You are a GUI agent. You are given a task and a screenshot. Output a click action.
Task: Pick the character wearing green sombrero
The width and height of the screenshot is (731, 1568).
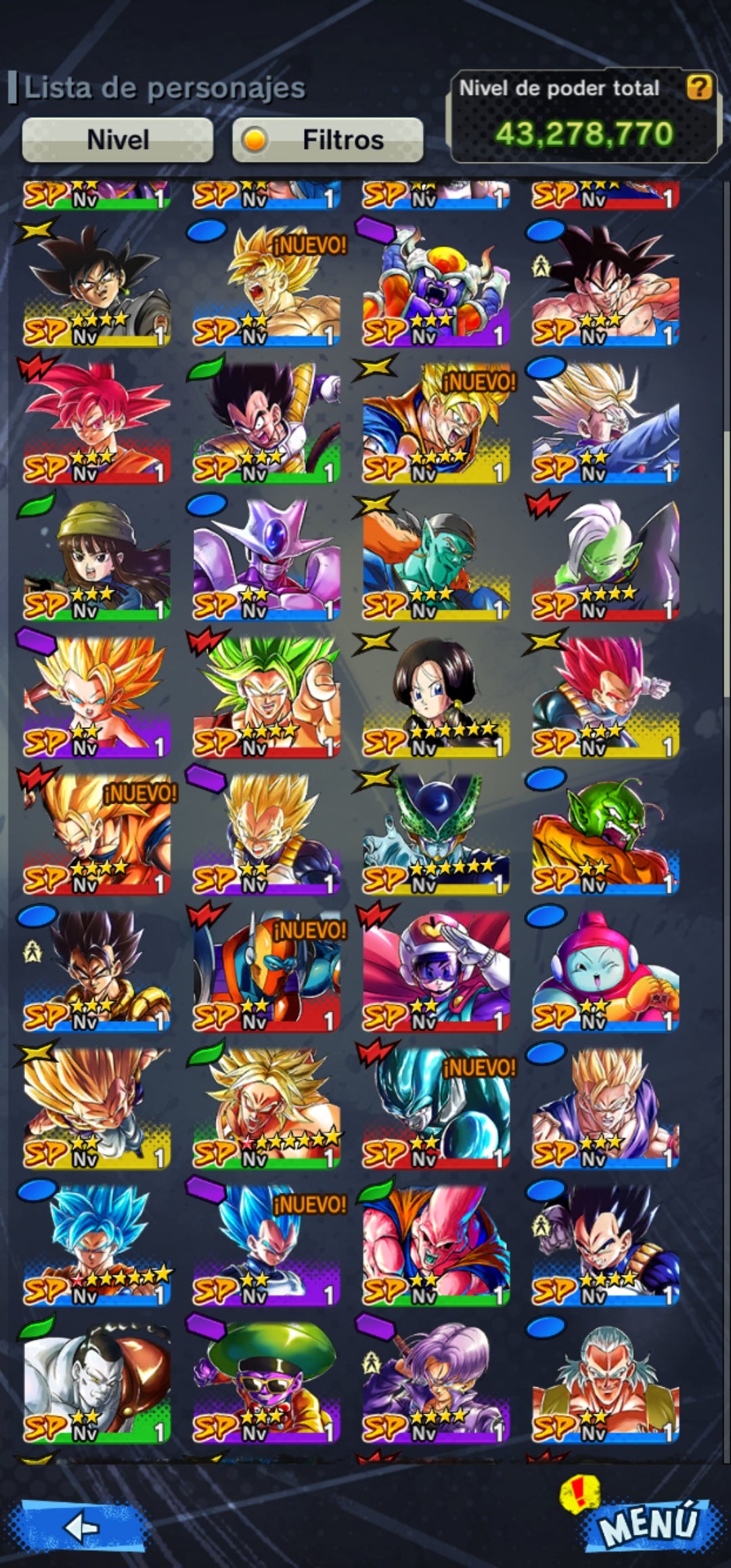266,1381
